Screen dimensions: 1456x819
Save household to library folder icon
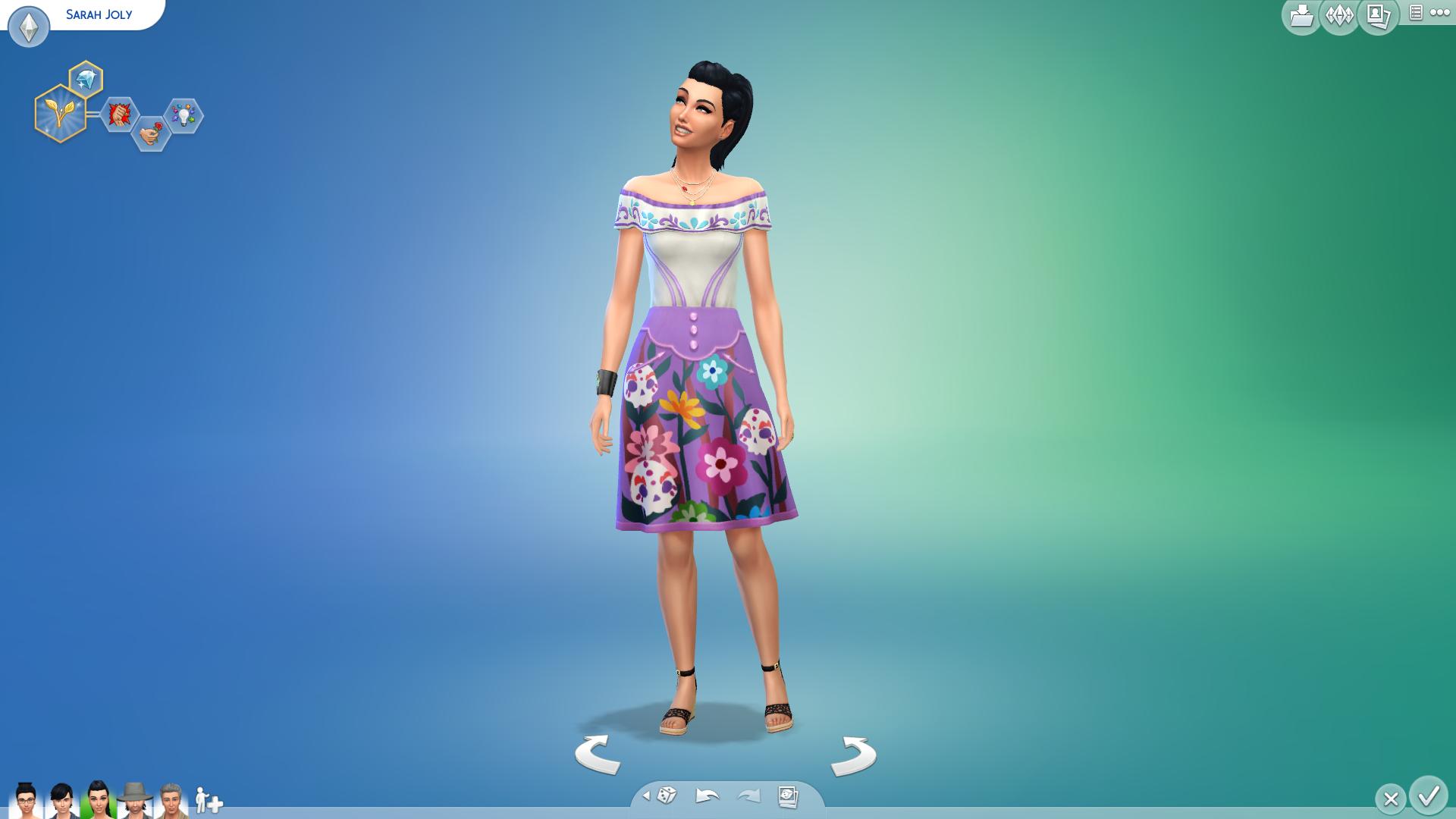click(x=1301, y=15)
